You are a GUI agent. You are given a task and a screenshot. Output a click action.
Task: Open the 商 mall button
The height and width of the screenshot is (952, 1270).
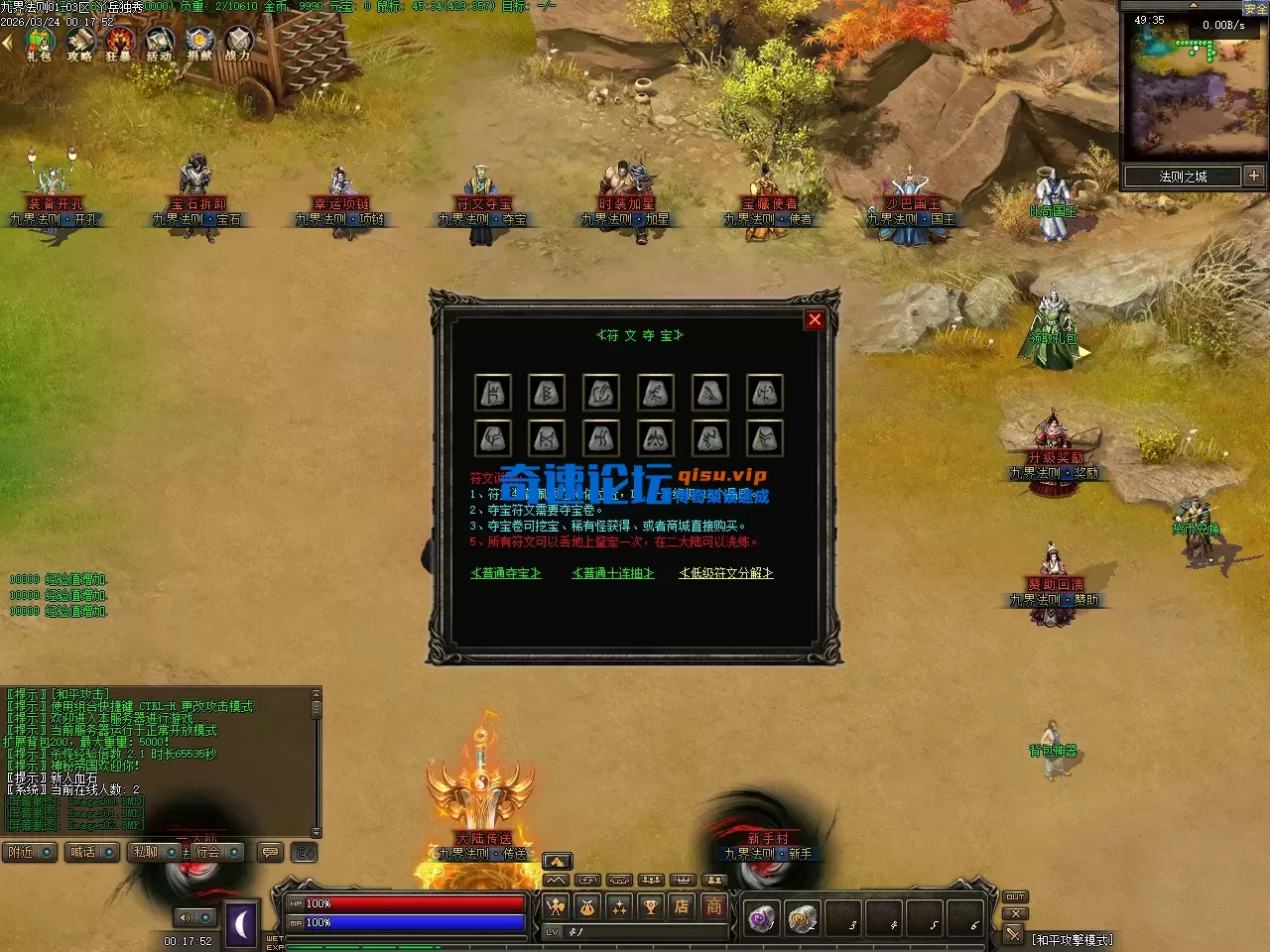click(714, 906)
